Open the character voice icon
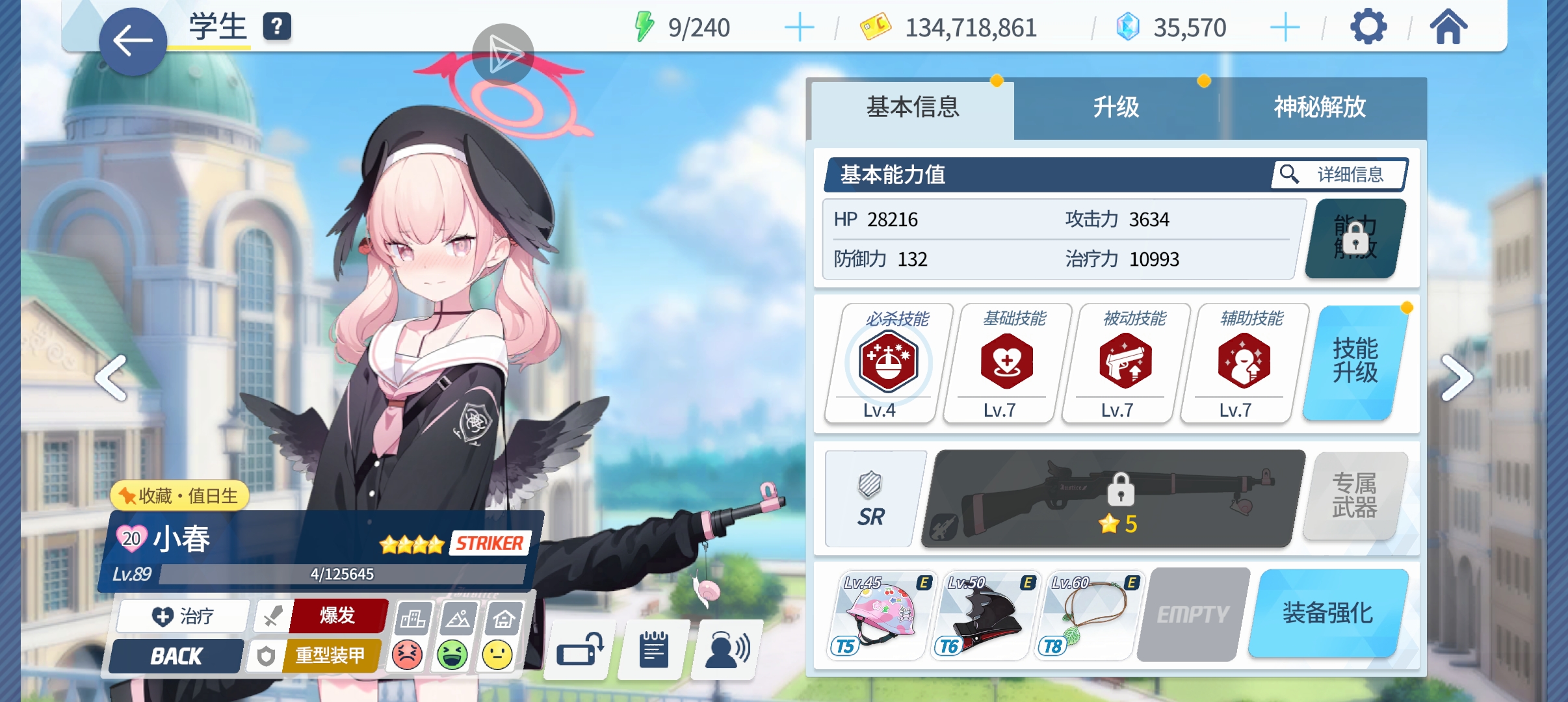The image size is (1568, 702). pyautogui.click(x=724, y=648)
